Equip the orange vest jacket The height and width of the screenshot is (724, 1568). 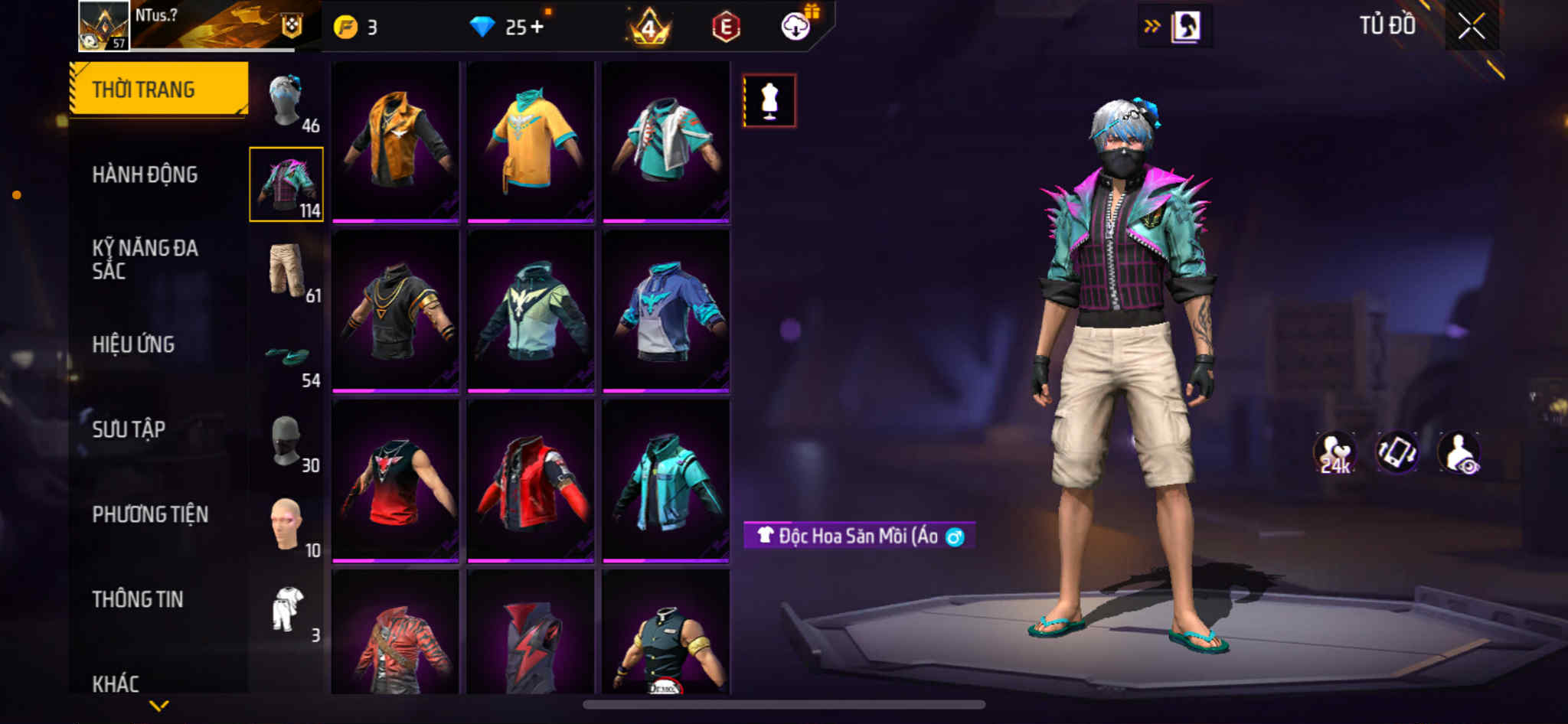395,141
